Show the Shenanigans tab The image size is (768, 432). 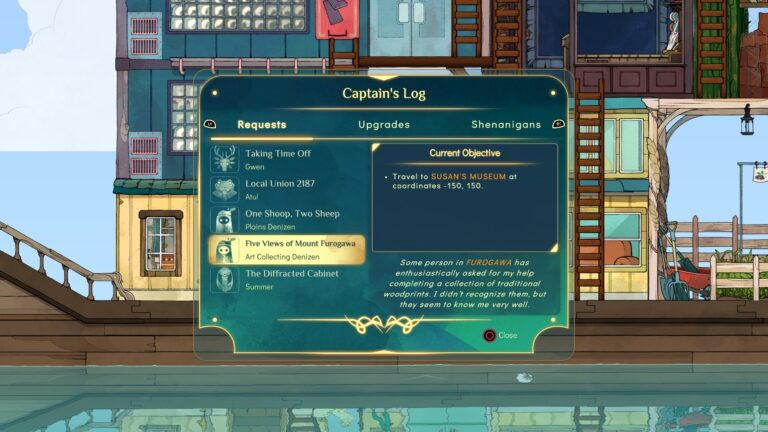coord(505,125)
